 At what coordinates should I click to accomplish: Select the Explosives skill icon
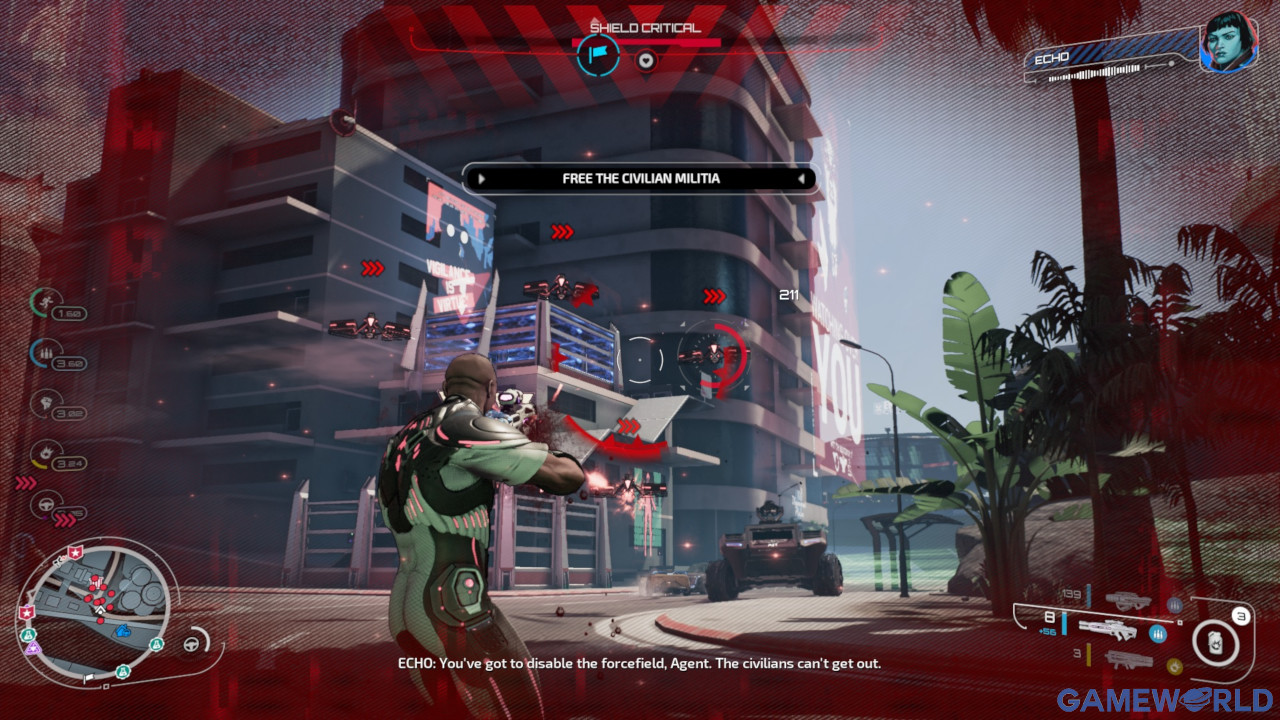click(46, 454)
